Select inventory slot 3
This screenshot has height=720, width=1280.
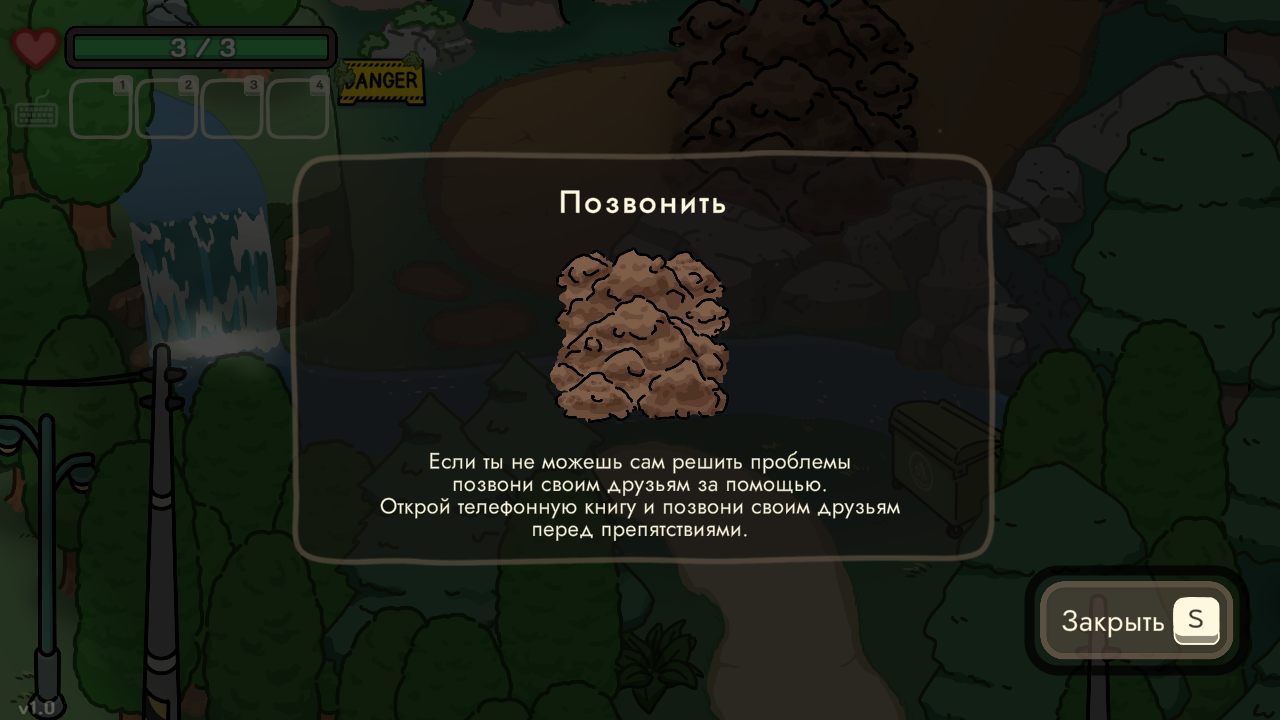232,112
